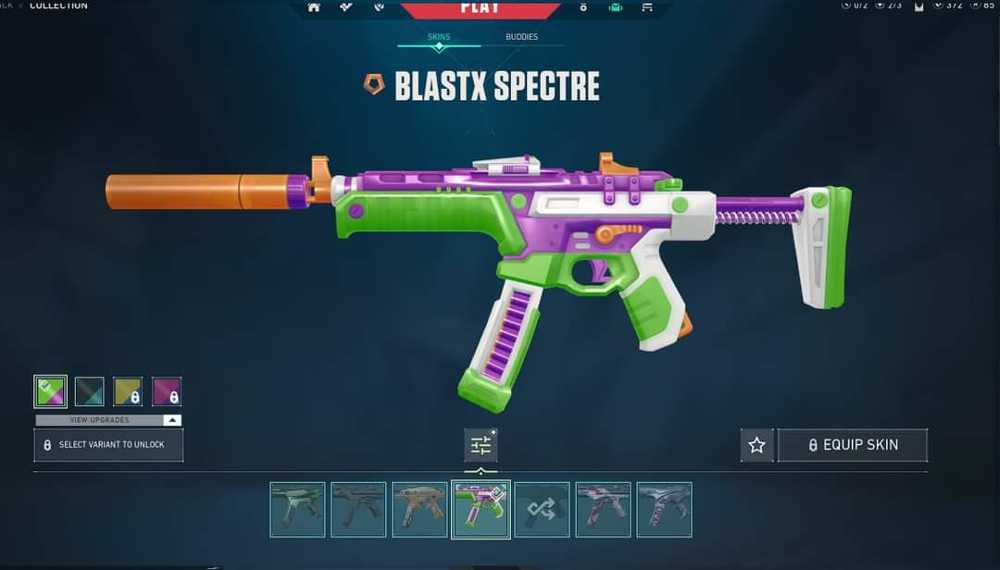The height and width of the screenshot is (570, 1000).
Task: Choose the random shuffle skin tile
Action: (542, 509)
